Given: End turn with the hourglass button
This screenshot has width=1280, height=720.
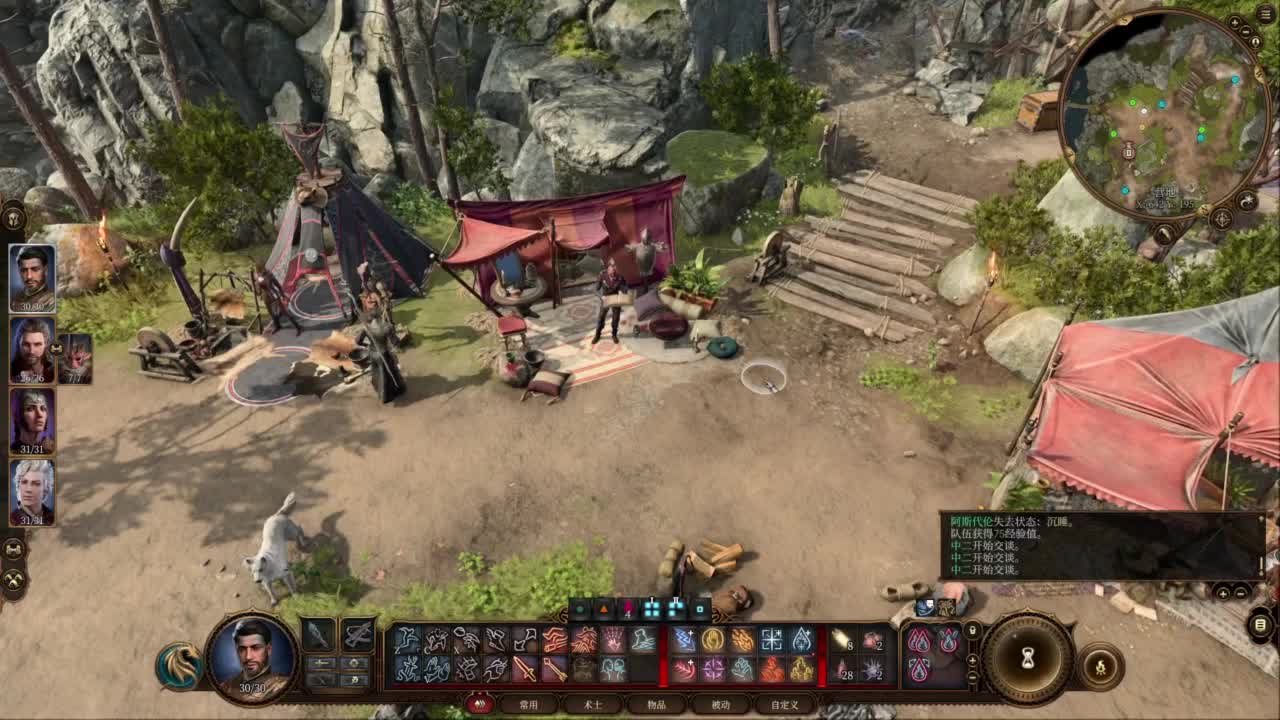Looking at the screenshot, I should coord(1027,659).
